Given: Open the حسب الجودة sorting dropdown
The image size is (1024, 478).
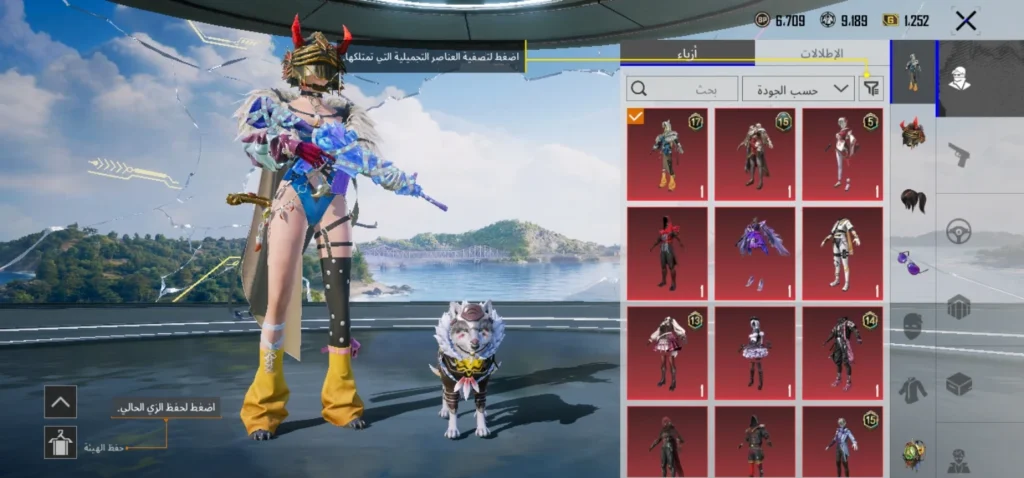Looking at the screenshot, I should [x=797, y=89].
